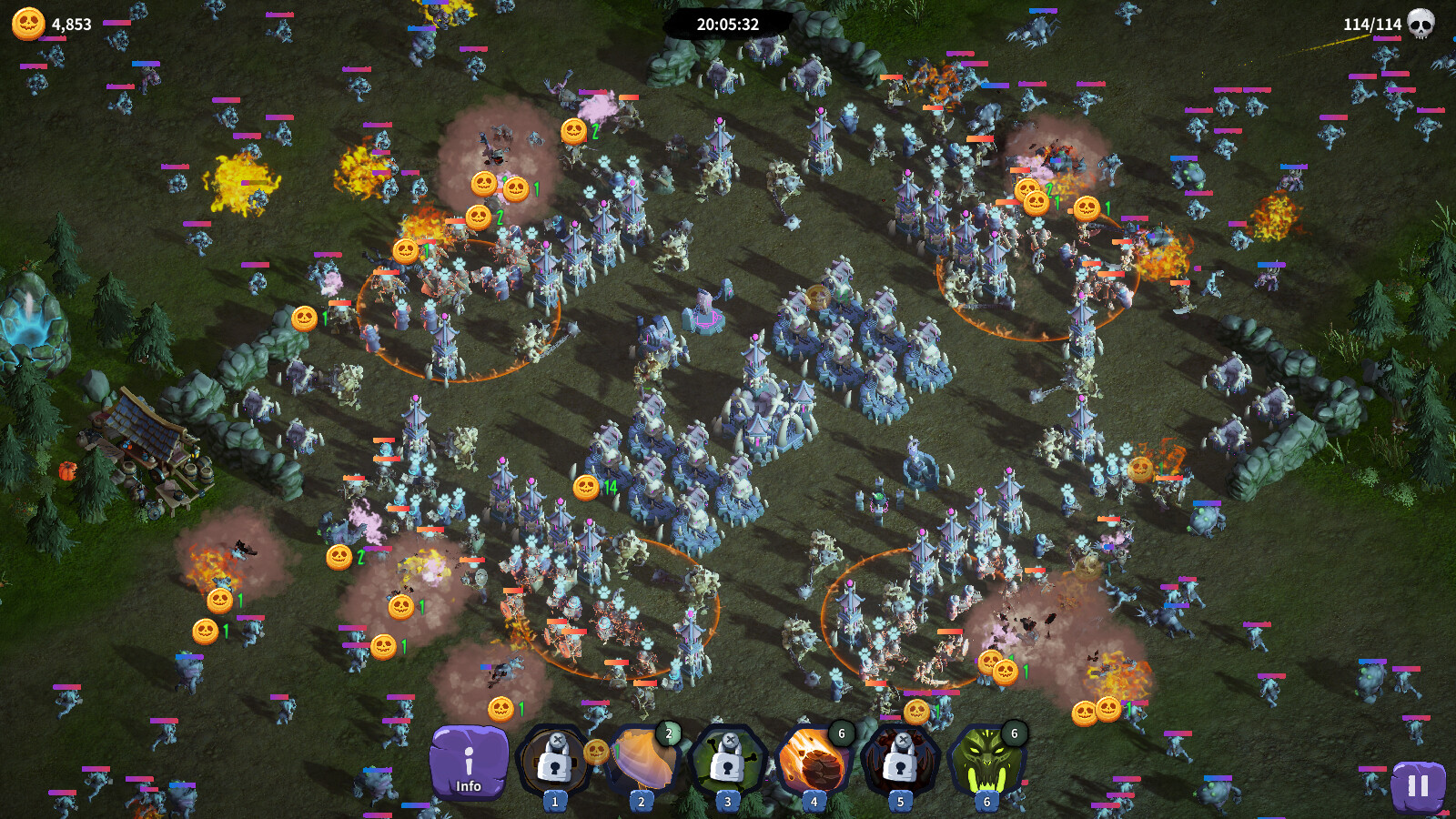The image size is (1456, 819).
Task: Click the locked ability in slot 3
Action: tap(726, 760)
